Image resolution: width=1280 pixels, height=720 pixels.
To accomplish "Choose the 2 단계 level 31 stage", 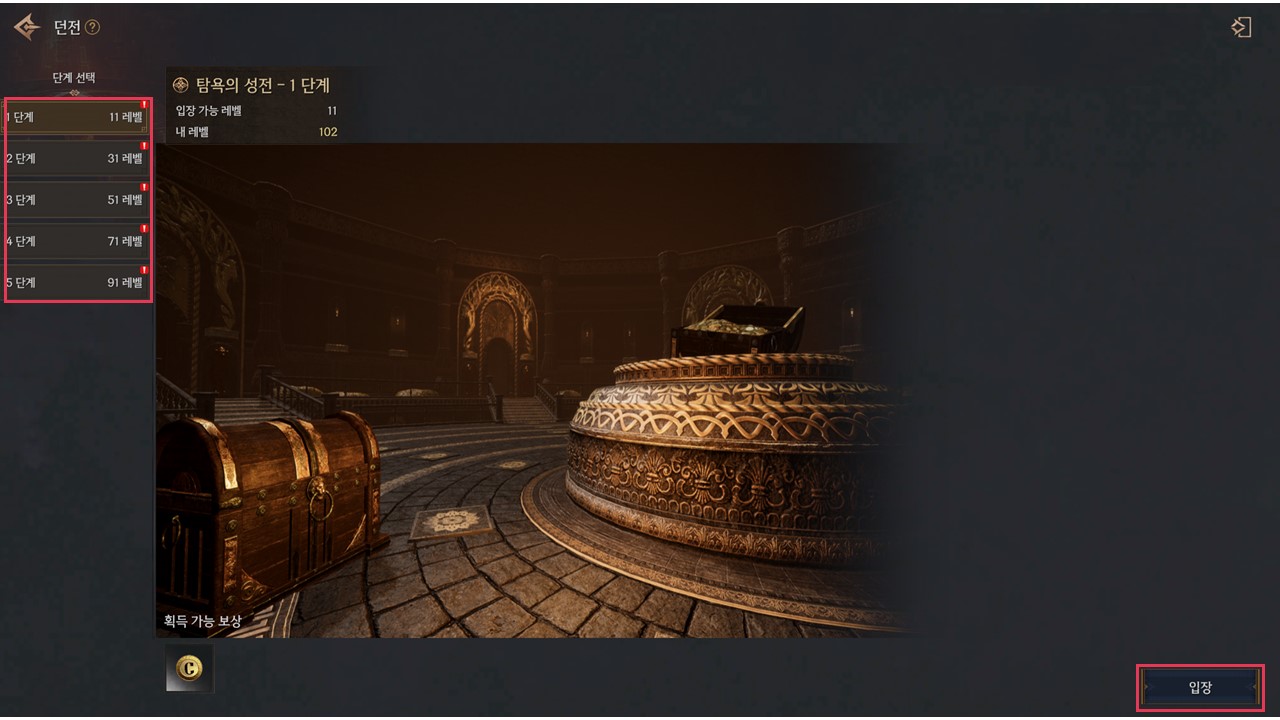I will [76, 158].
